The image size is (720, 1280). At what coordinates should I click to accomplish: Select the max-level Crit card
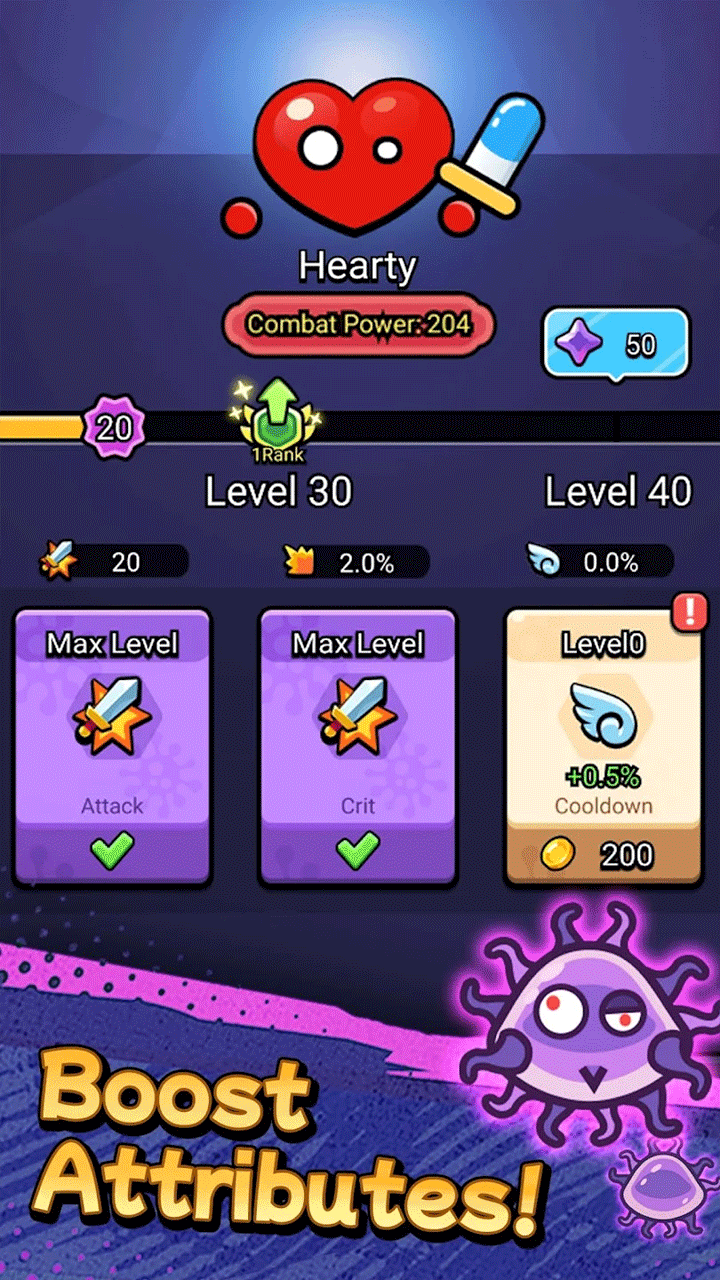pyautogui.click(x=358, y=747)
